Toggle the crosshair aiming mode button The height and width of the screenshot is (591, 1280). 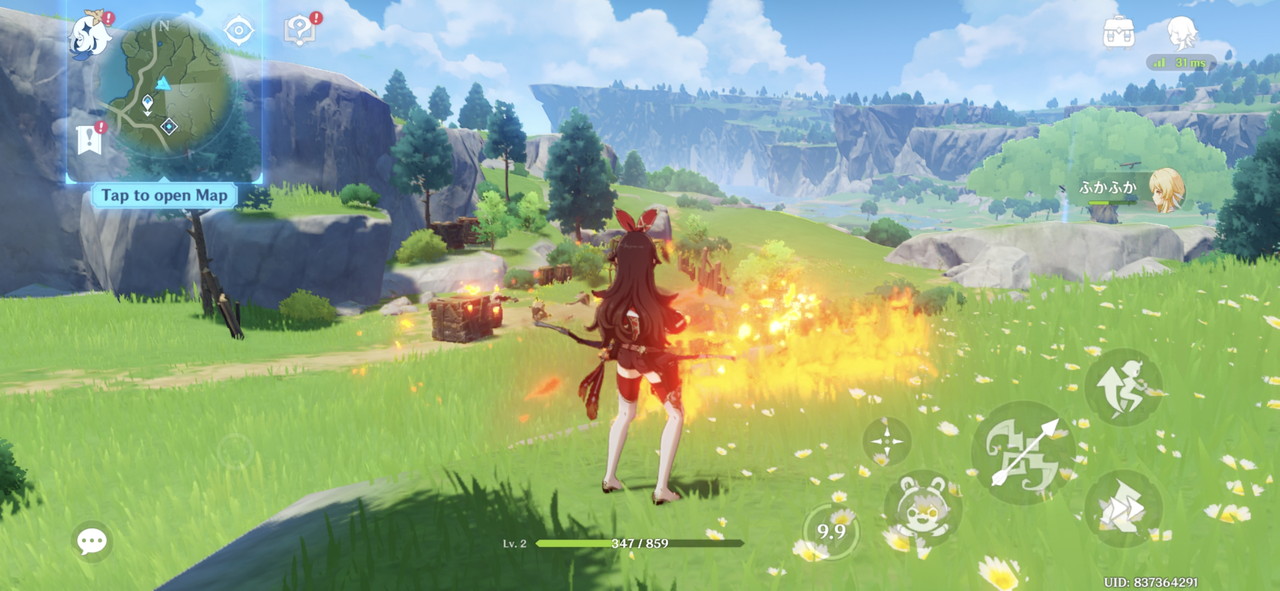tap(886, 440)
